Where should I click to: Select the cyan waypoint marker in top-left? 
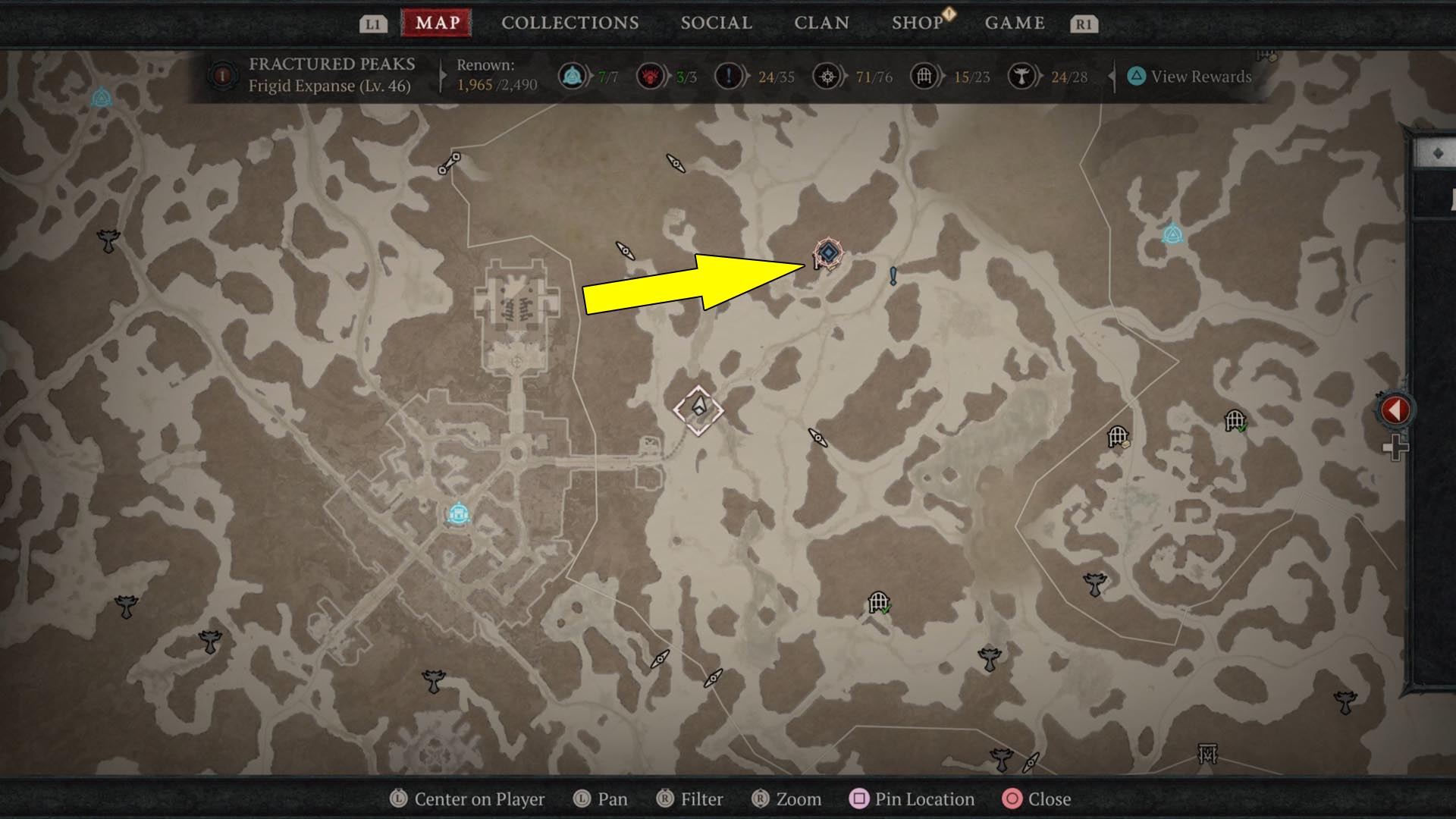(x=102, y=98)
